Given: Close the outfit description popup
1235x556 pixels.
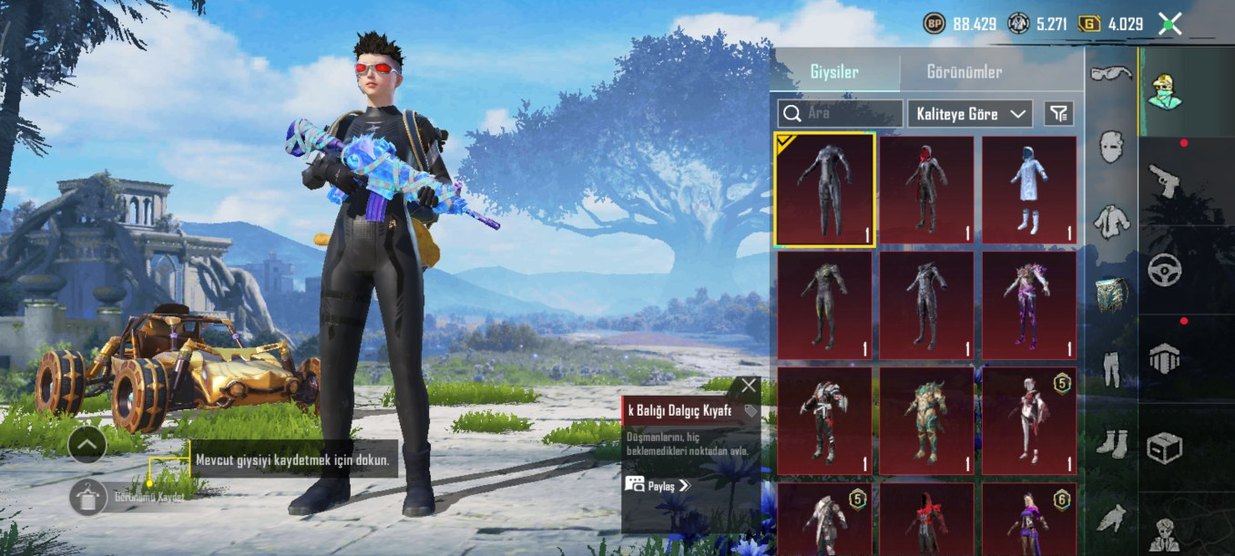Looking at the screenshot, I should [x=749, y=386].
